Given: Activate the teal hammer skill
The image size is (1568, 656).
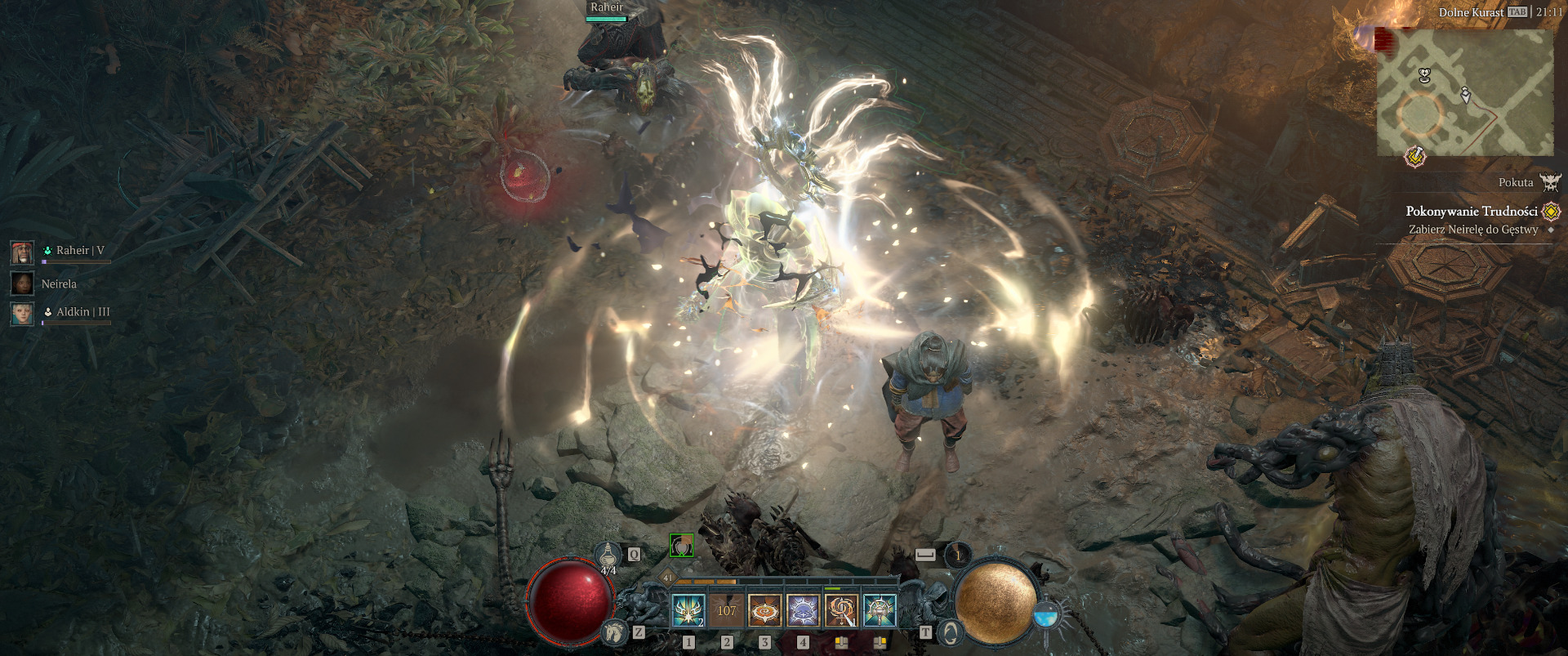Looking at the screenshot, I should (880, 610).
